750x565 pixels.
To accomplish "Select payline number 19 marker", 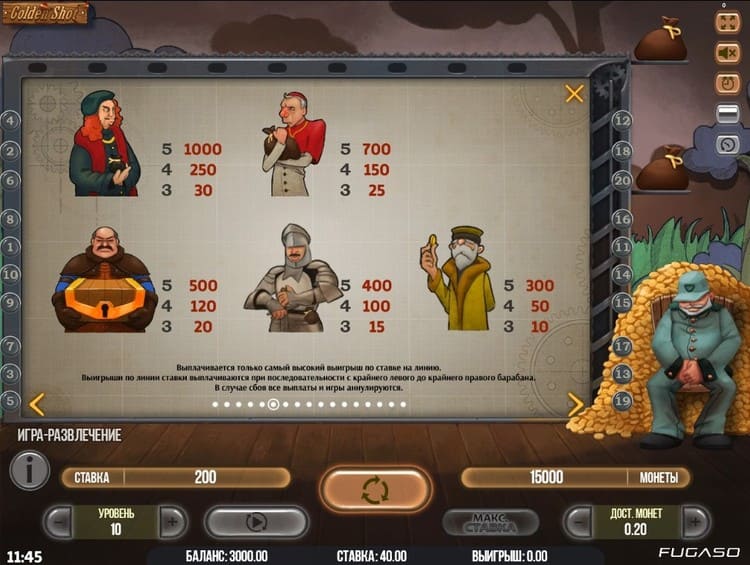I will 622,401.
